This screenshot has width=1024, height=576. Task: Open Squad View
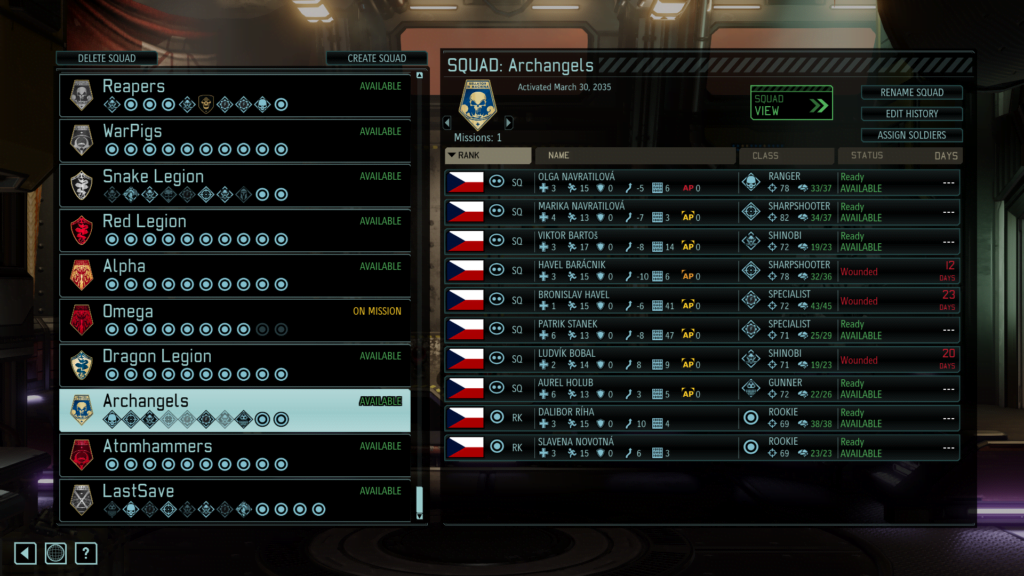(791, 104)
